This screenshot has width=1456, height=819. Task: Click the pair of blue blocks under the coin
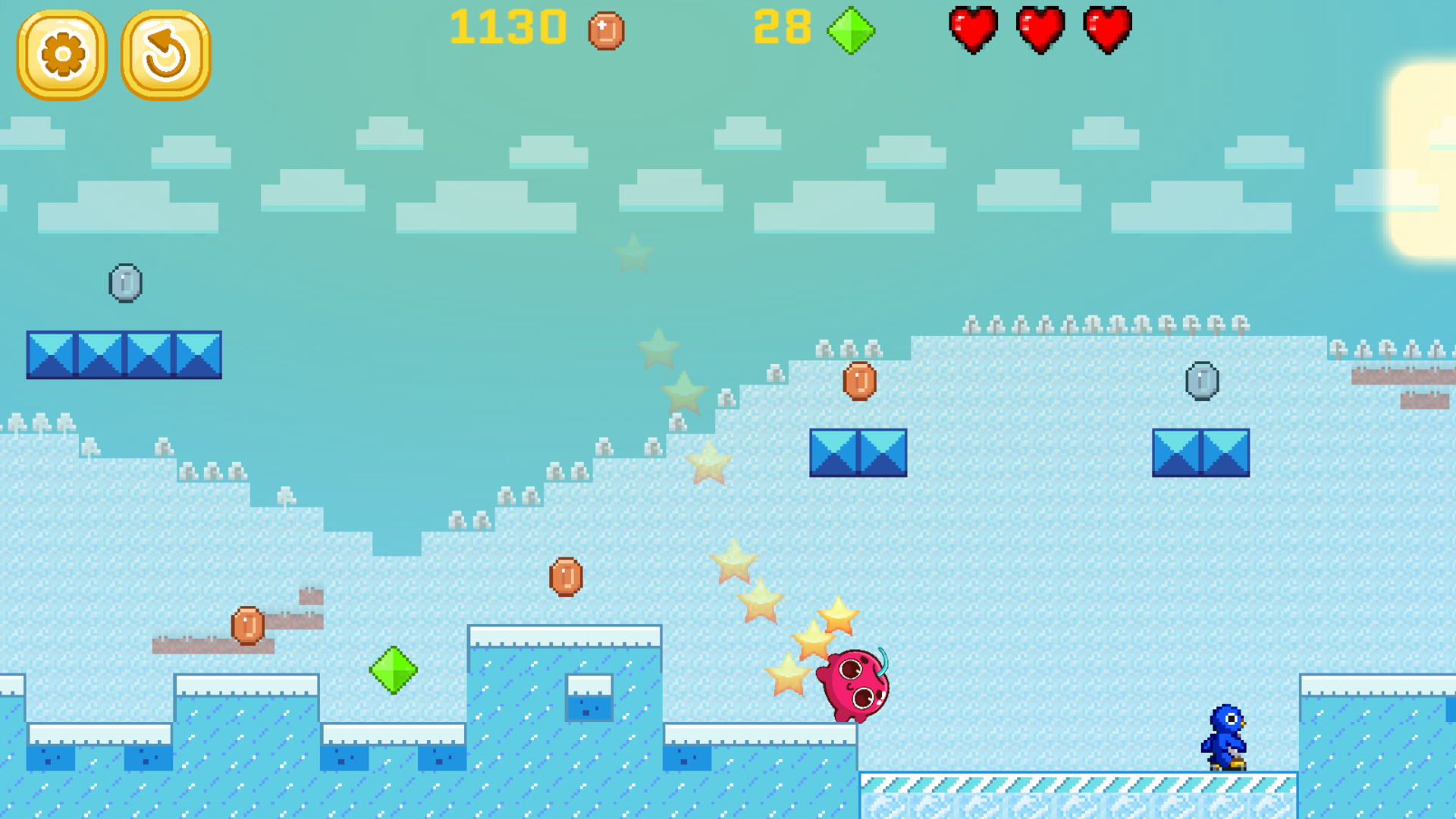coord(858,453)
